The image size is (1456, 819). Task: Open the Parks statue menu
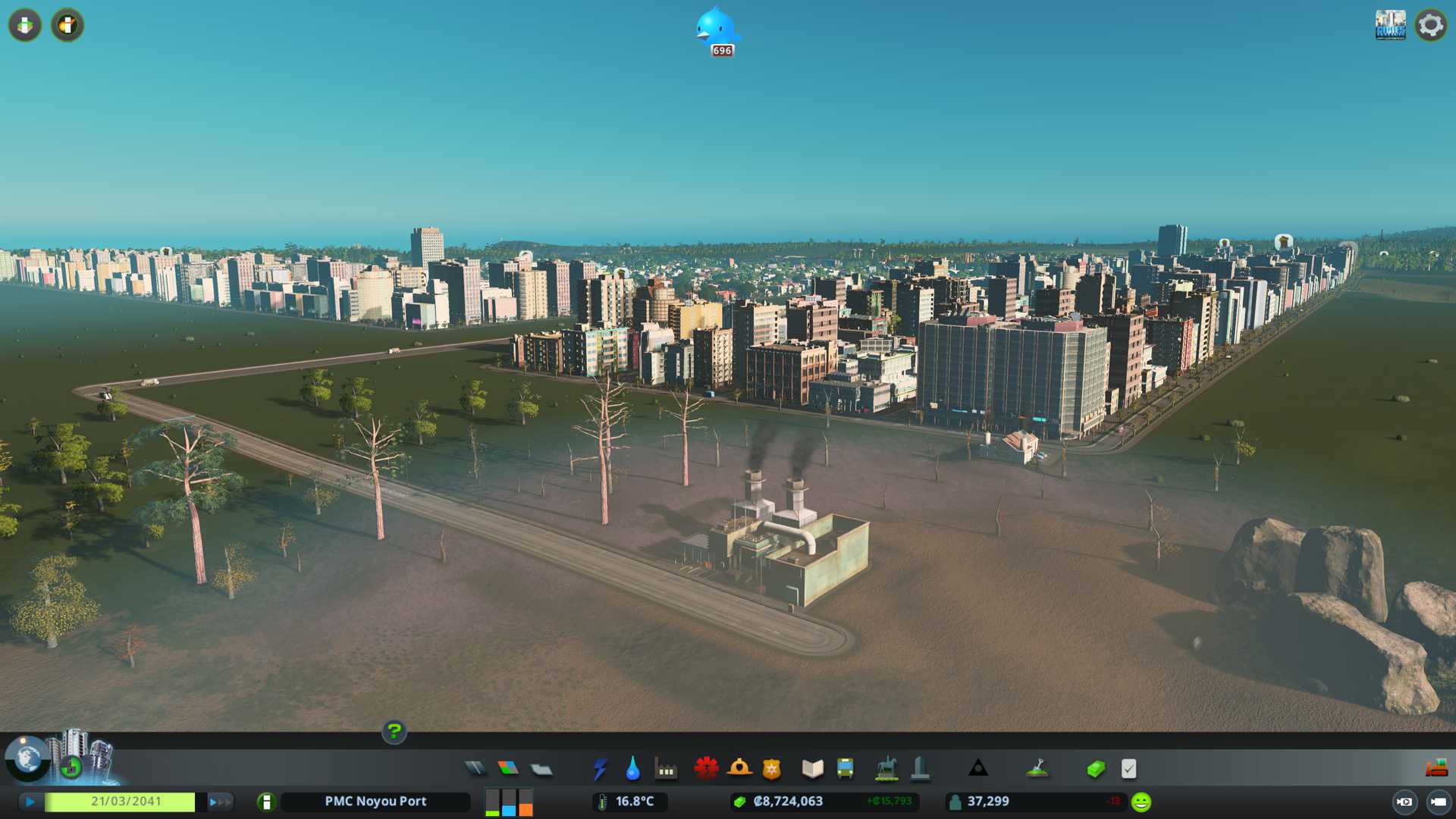pyautogui.click(x=886, y=769)
